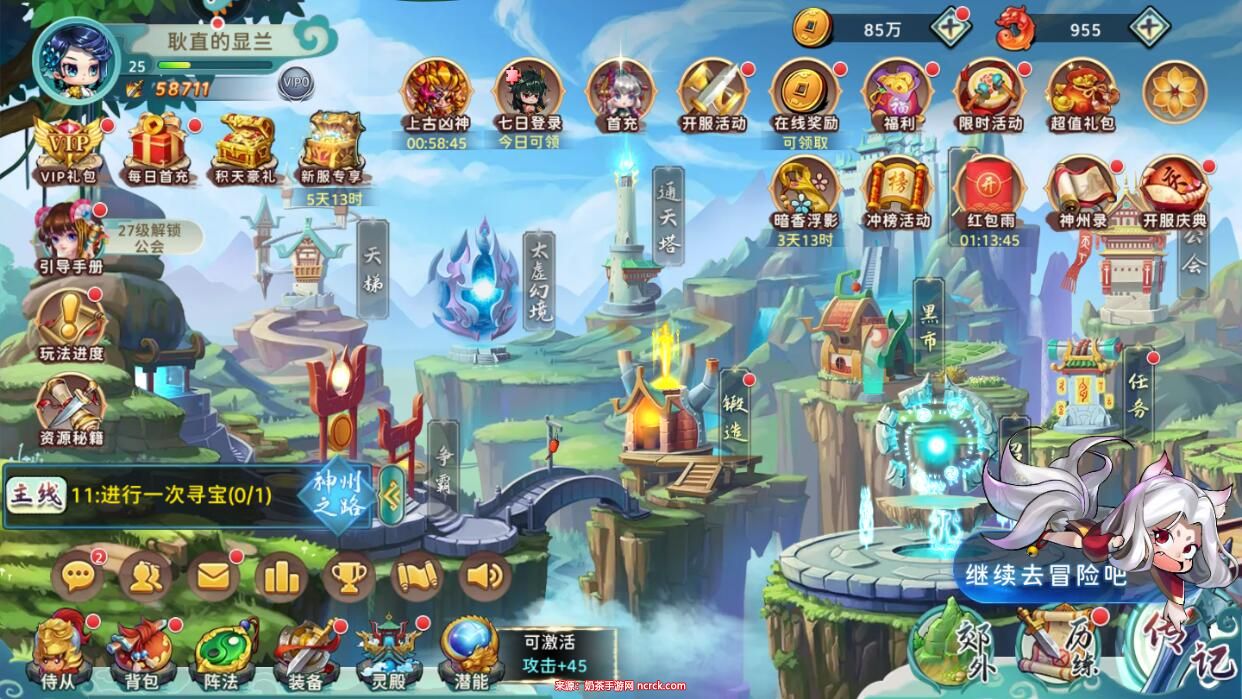
Task: Add more gold coins with plus button
Action: 950,28
